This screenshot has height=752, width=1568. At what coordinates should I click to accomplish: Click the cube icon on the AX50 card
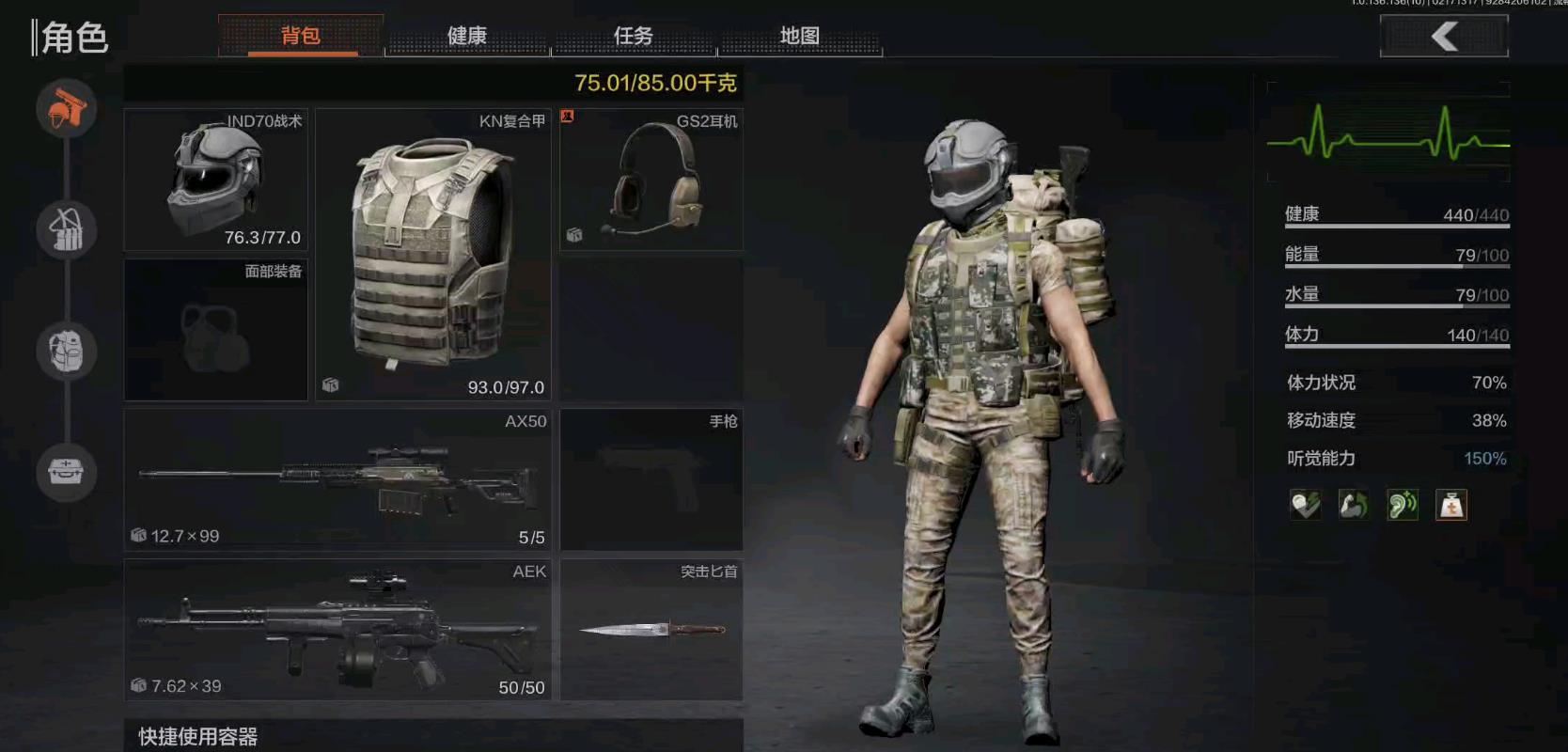(137, 536)
